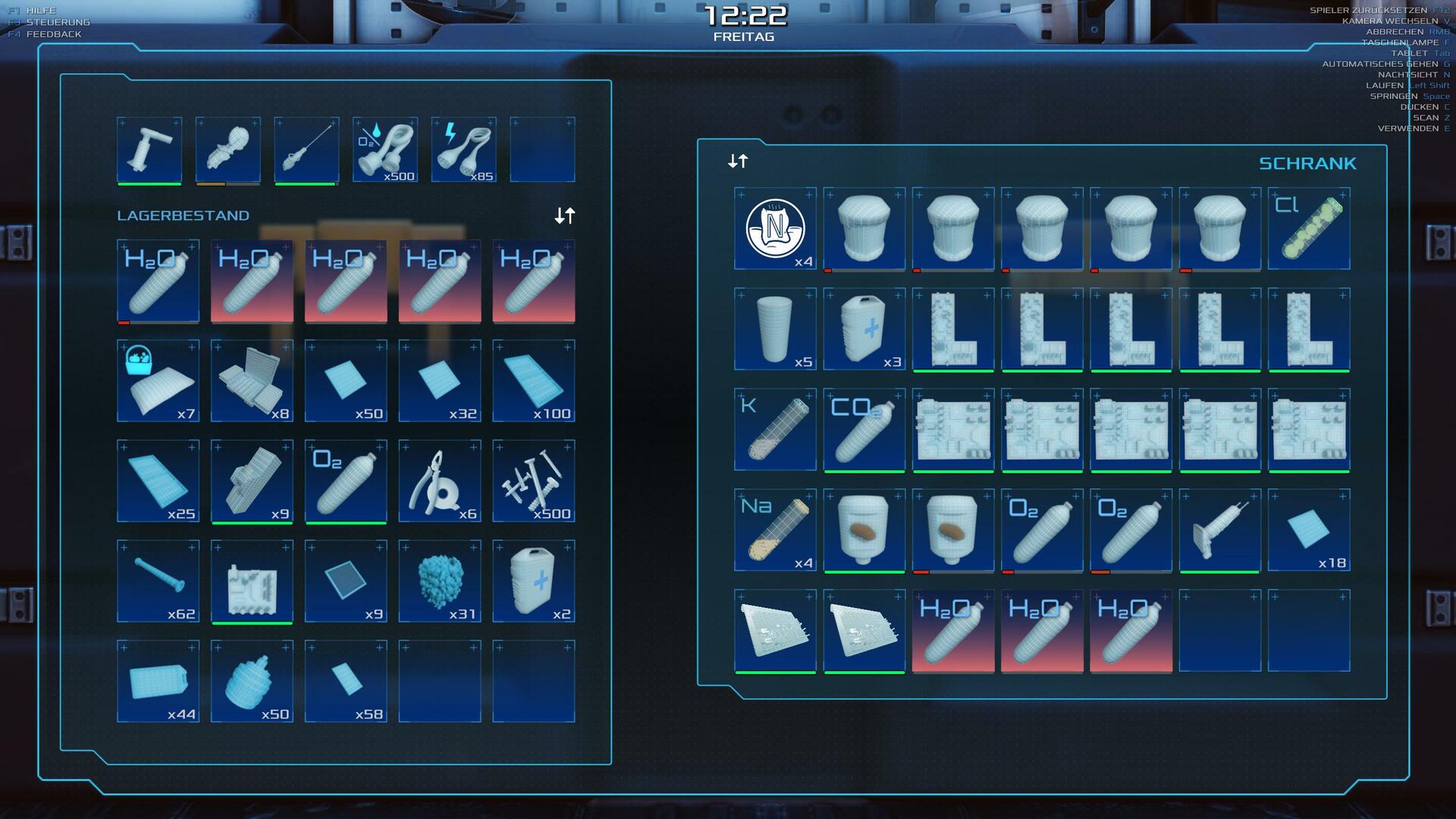Image resolution: width=1456 pixels, height=819 pixels.
Task: Take the sodium Na tube stack x4
Action: (775, 529)
